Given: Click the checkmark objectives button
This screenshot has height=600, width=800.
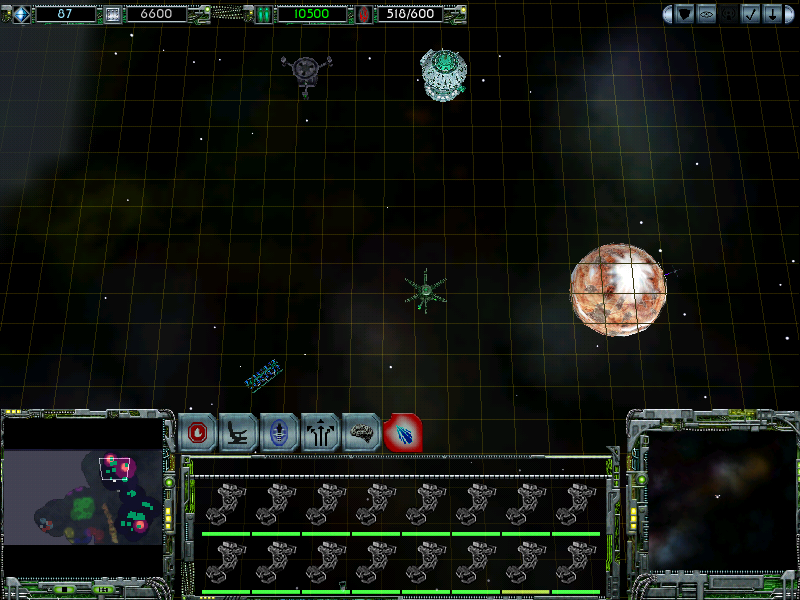Looking at the screenshot, I should 749,14.
